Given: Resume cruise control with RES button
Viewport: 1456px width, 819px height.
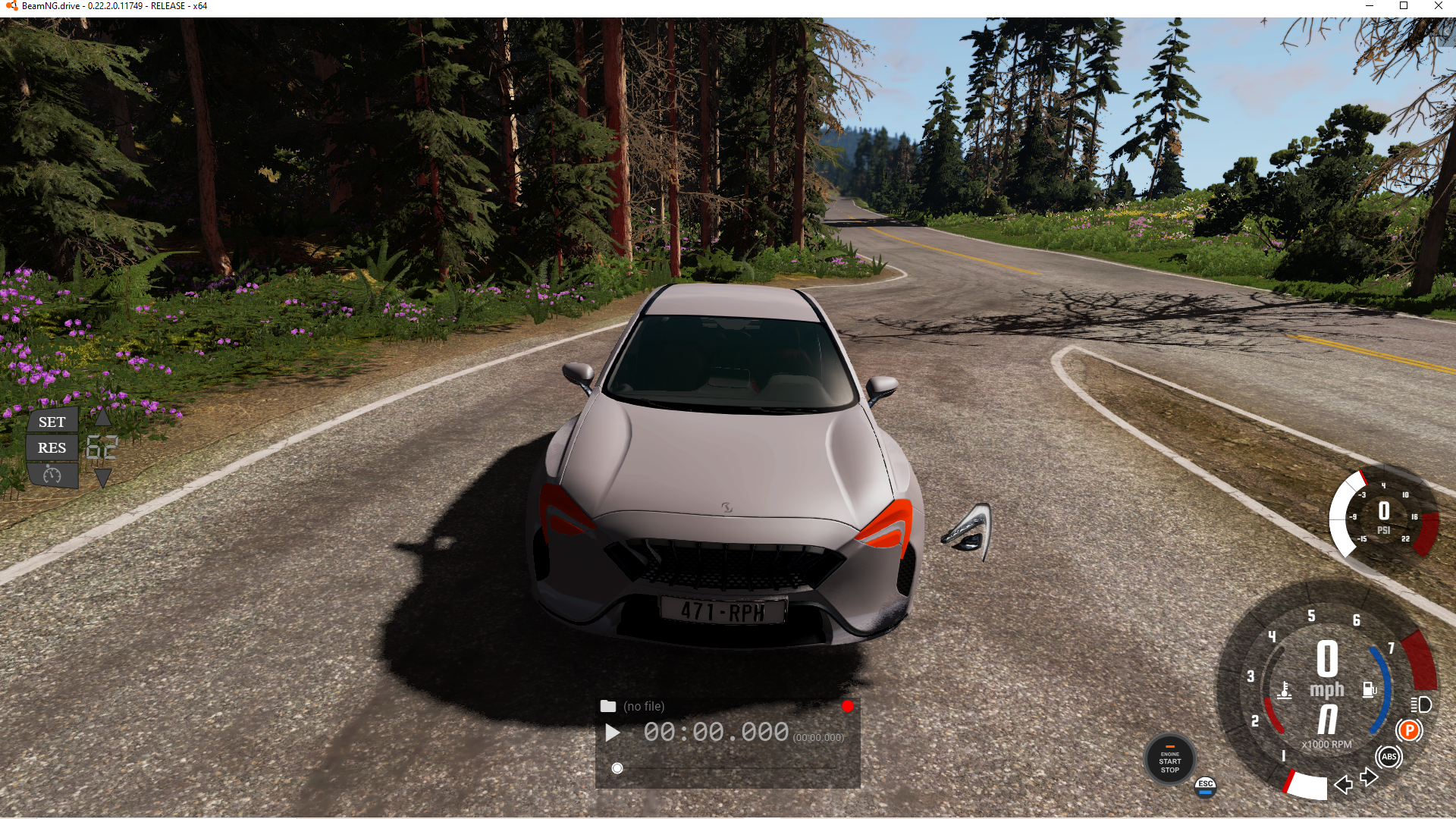Looking at the screenshot, I should click(52, 447).
